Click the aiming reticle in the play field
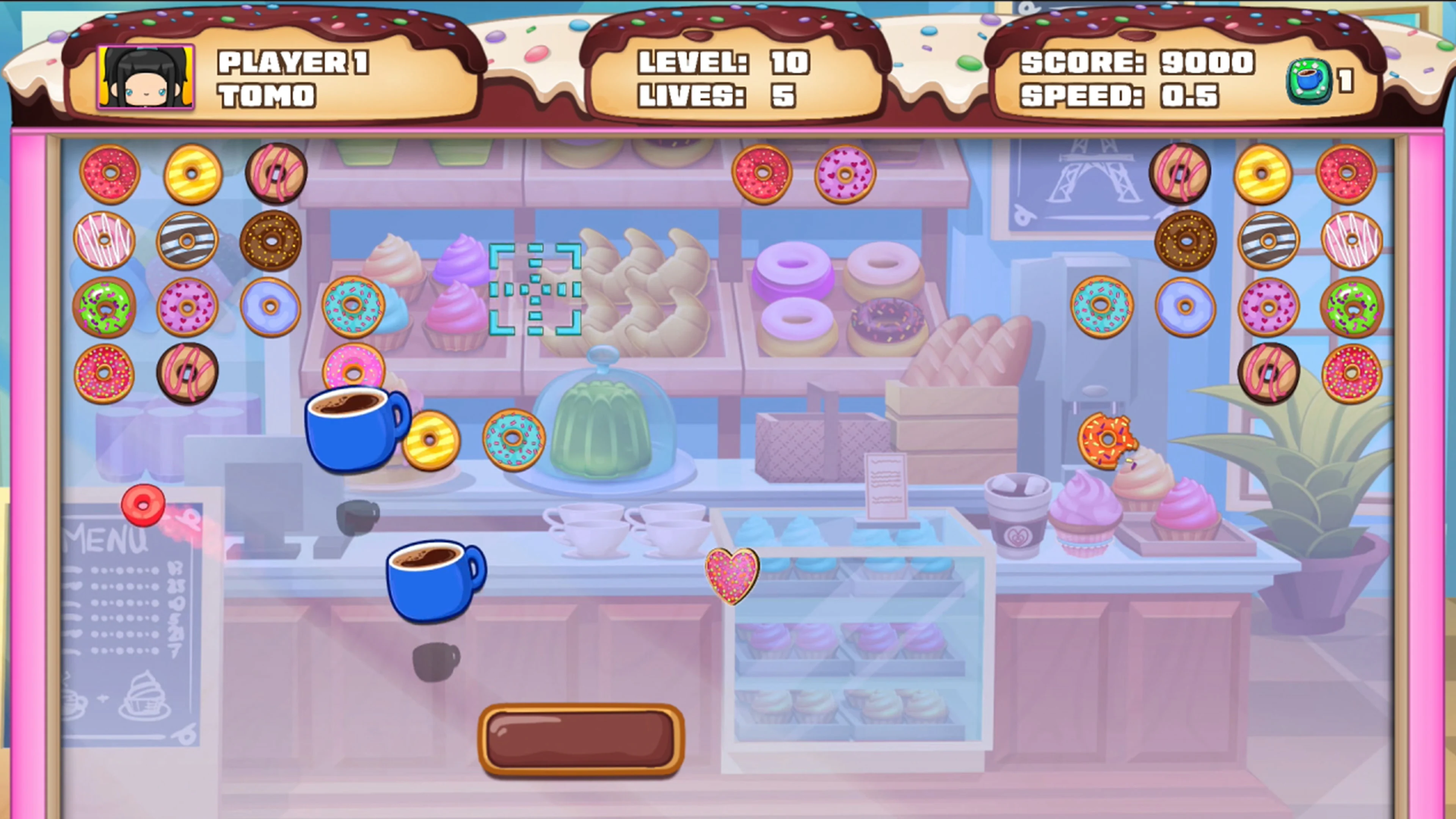This screenshot has height=819, width=1456. coord(535,289)
